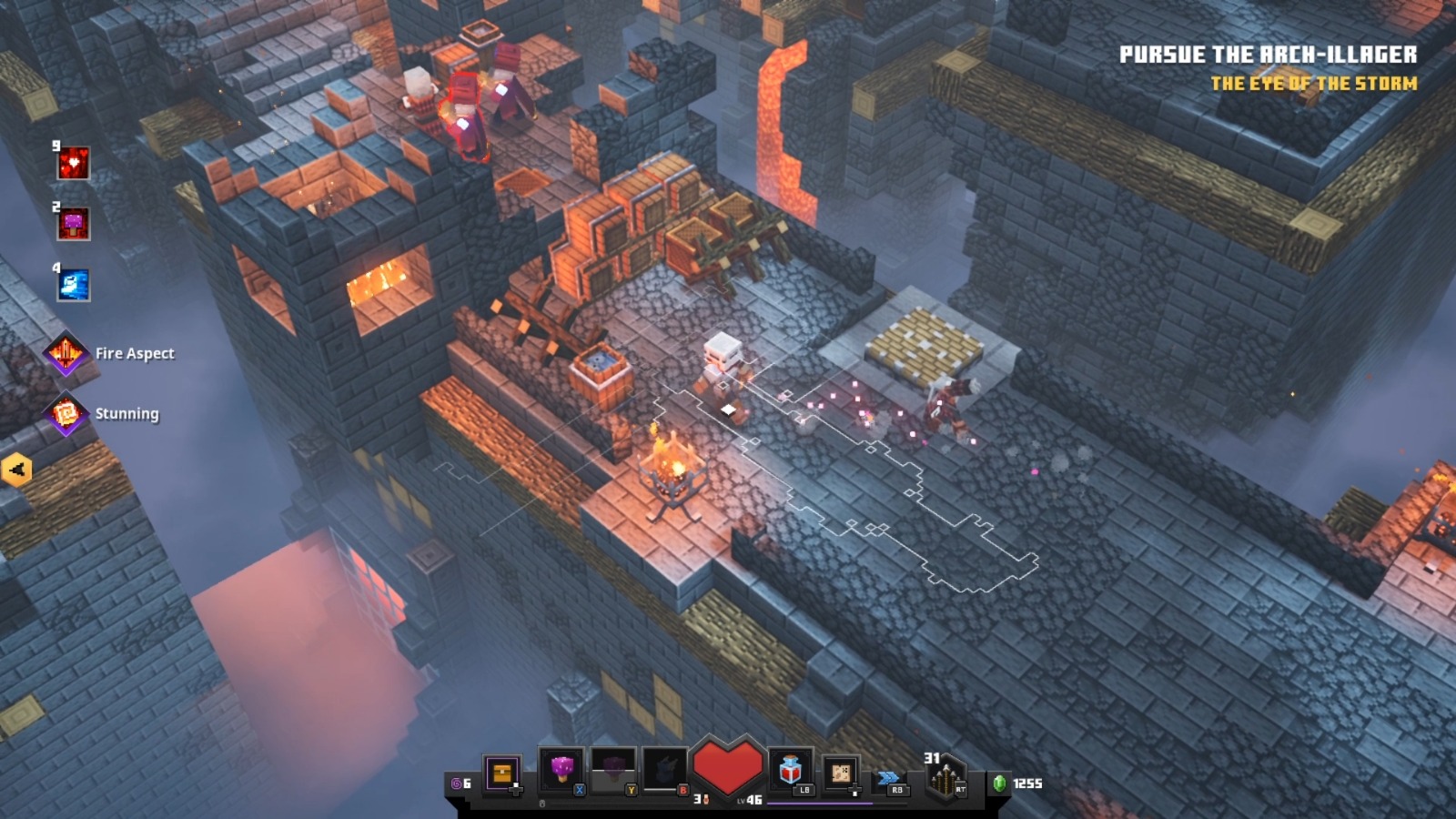The image size is (1456, 819).
Task: Select the dark artifact bound to B
Action: click(663, 769)
